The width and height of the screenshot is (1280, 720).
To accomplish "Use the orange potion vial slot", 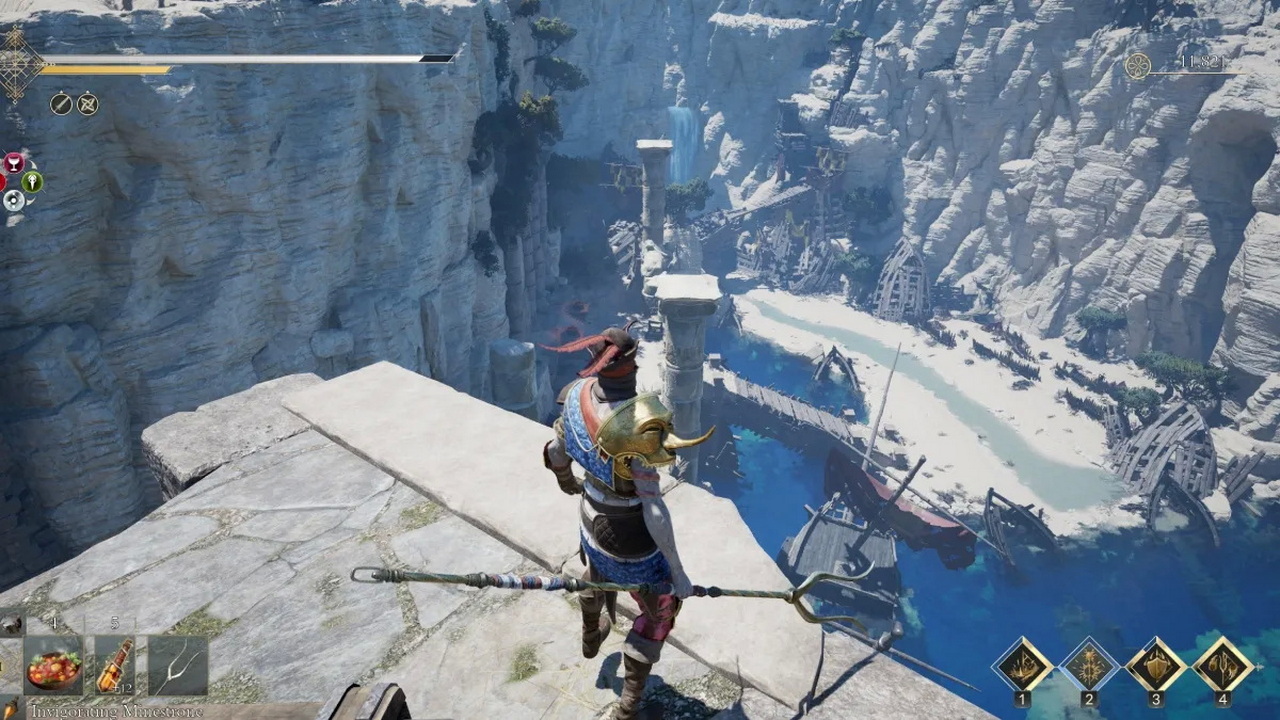I will [114, 666].
